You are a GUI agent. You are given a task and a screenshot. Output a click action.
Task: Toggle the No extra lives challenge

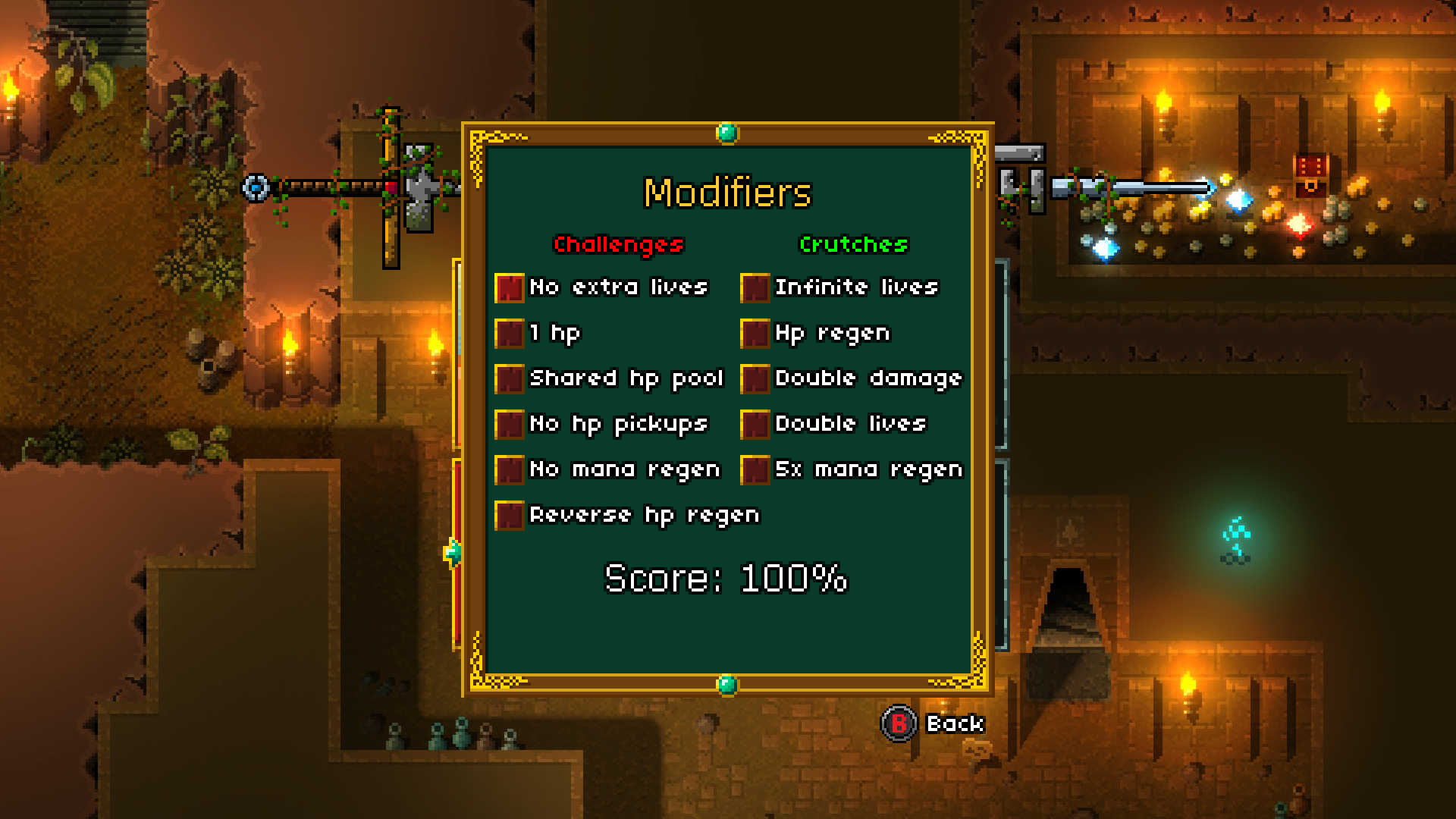click(509, 287)
